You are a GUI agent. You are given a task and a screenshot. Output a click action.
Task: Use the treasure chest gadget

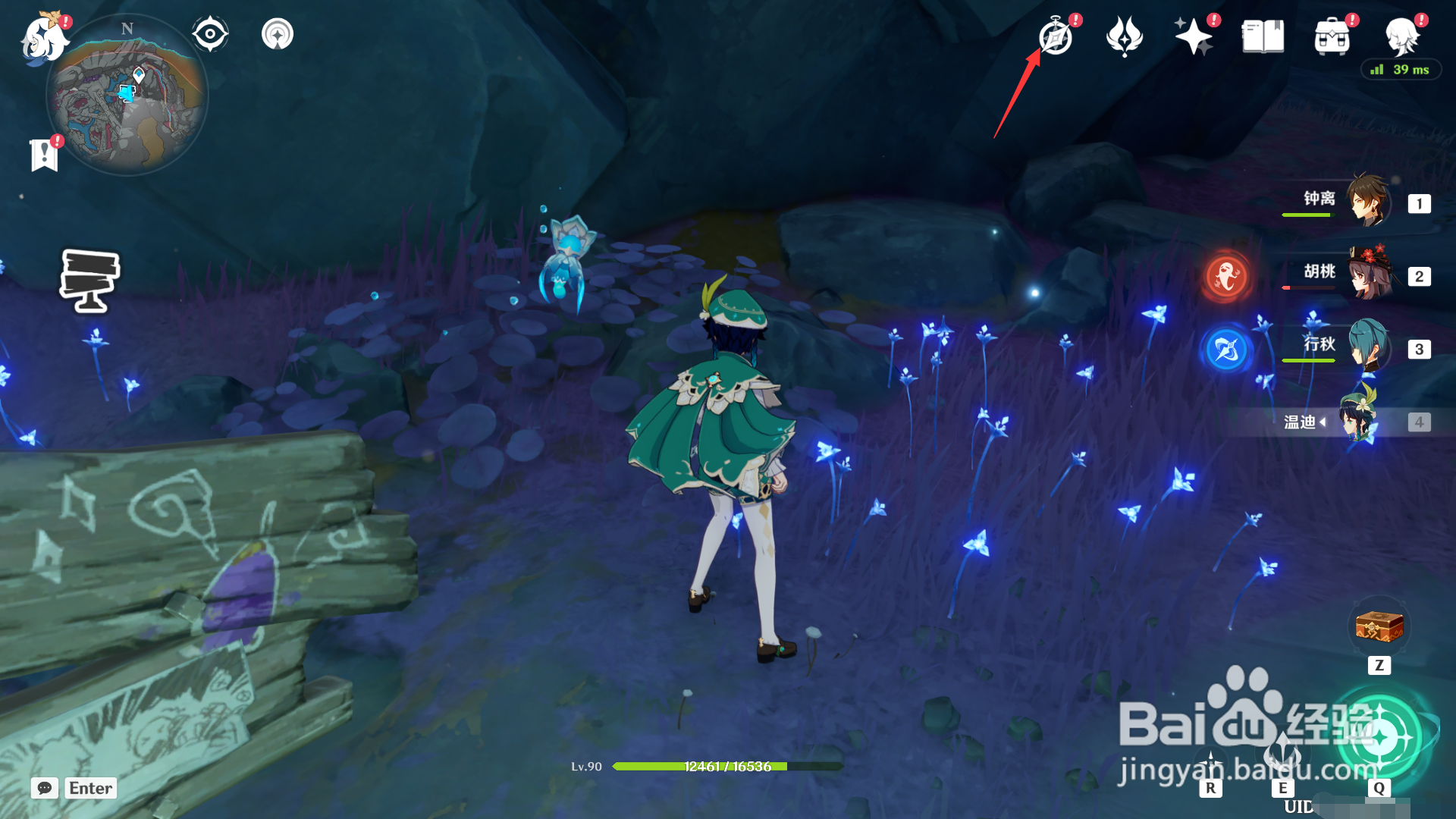1379,627
